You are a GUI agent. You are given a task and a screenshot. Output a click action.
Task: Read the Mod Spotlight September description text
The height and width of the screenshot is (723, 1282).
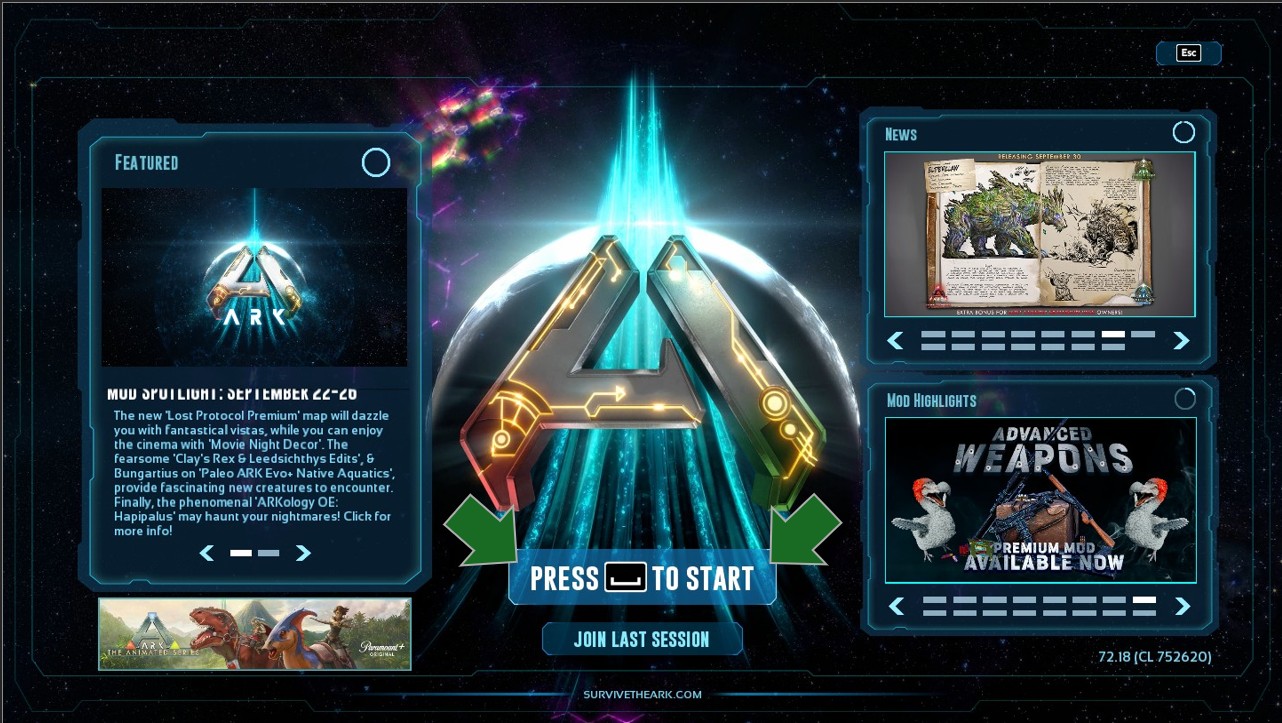pyautogui.click(x=253, y=473)
